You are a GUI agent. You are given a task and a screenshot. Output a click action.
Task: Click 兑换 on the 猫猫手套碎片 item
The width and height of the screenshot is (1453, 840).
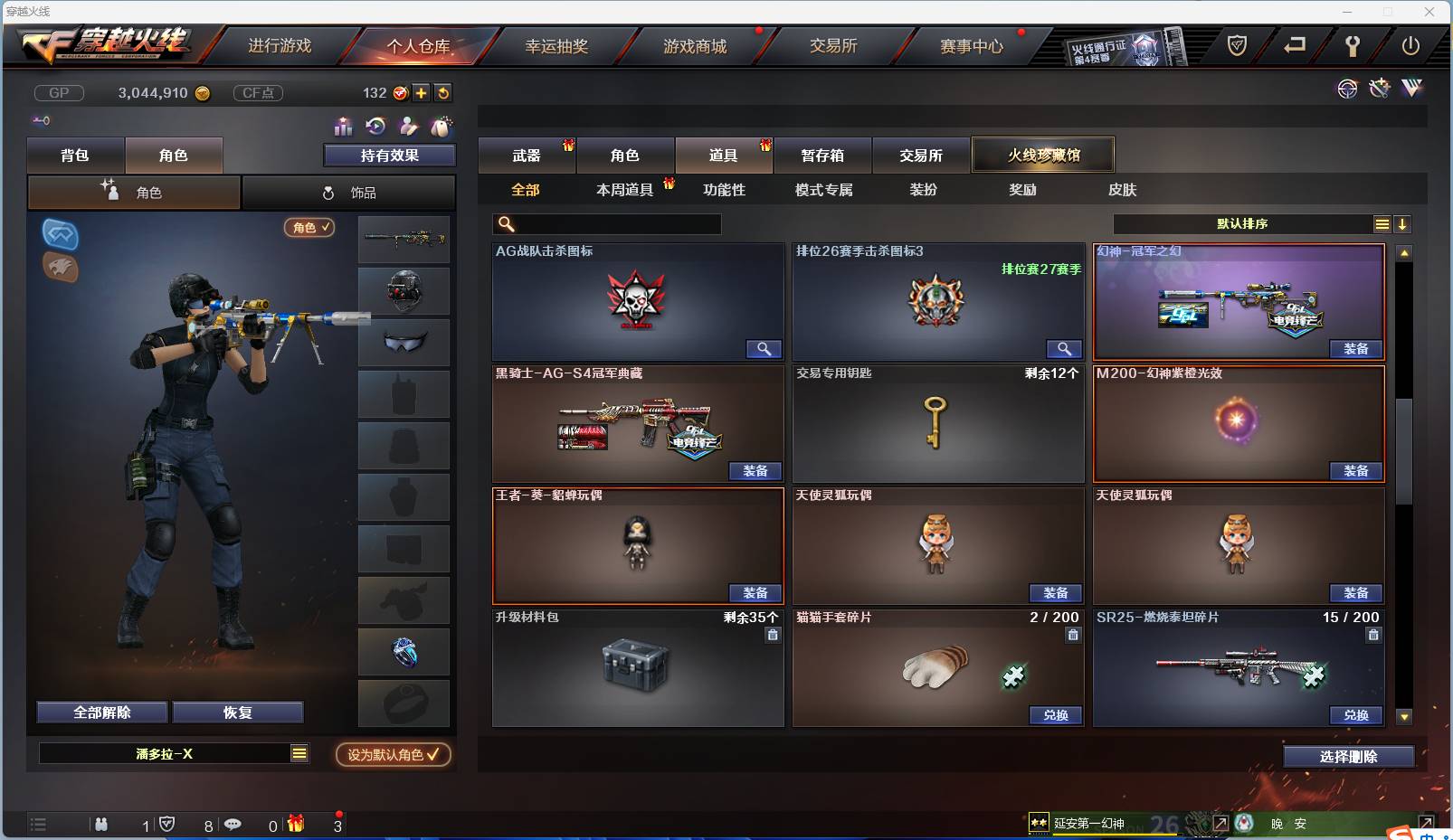click(1055, 715)
